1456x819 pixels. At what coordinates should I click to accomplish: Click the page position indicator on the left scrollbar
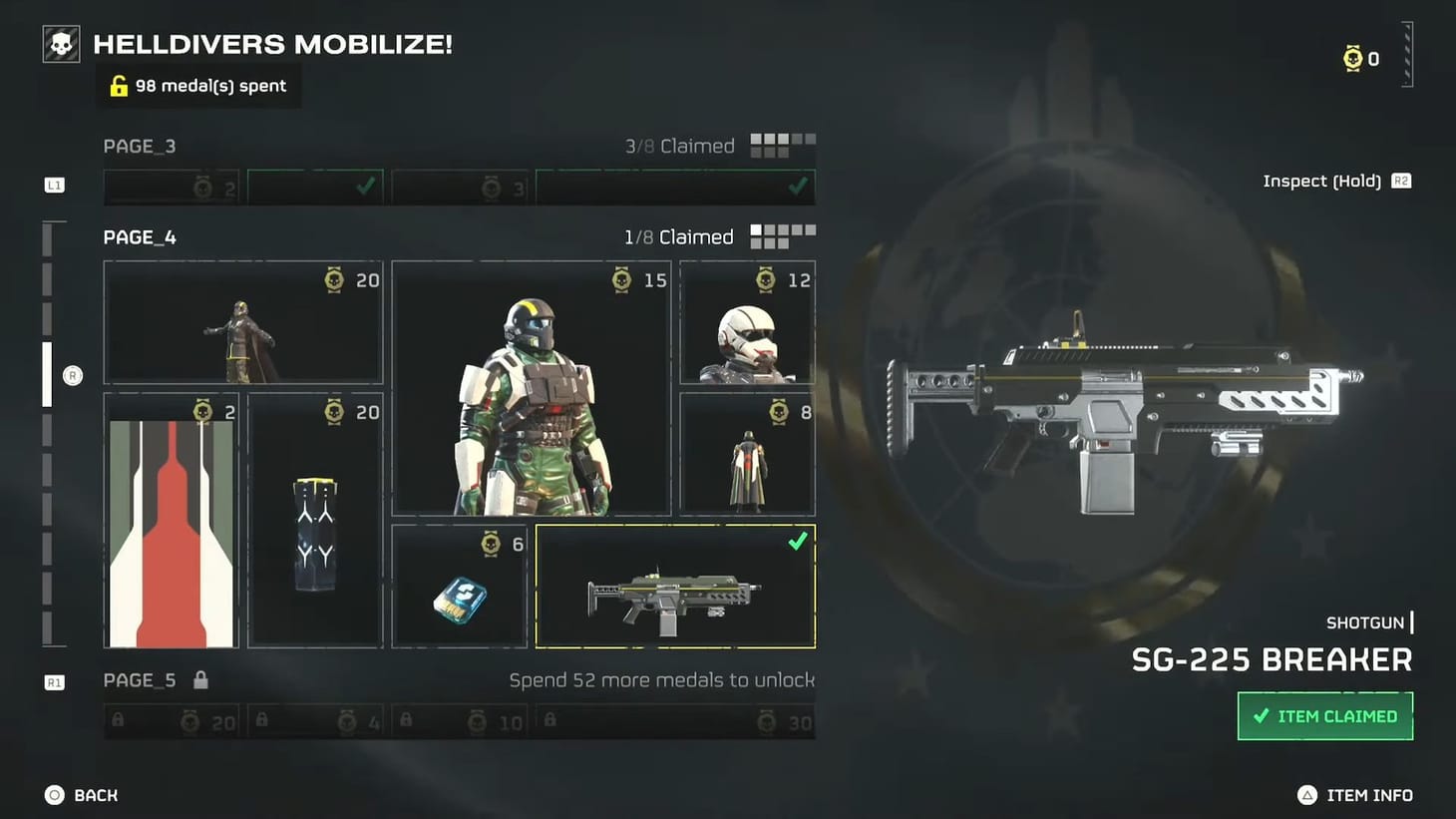(x=46, y=374)
